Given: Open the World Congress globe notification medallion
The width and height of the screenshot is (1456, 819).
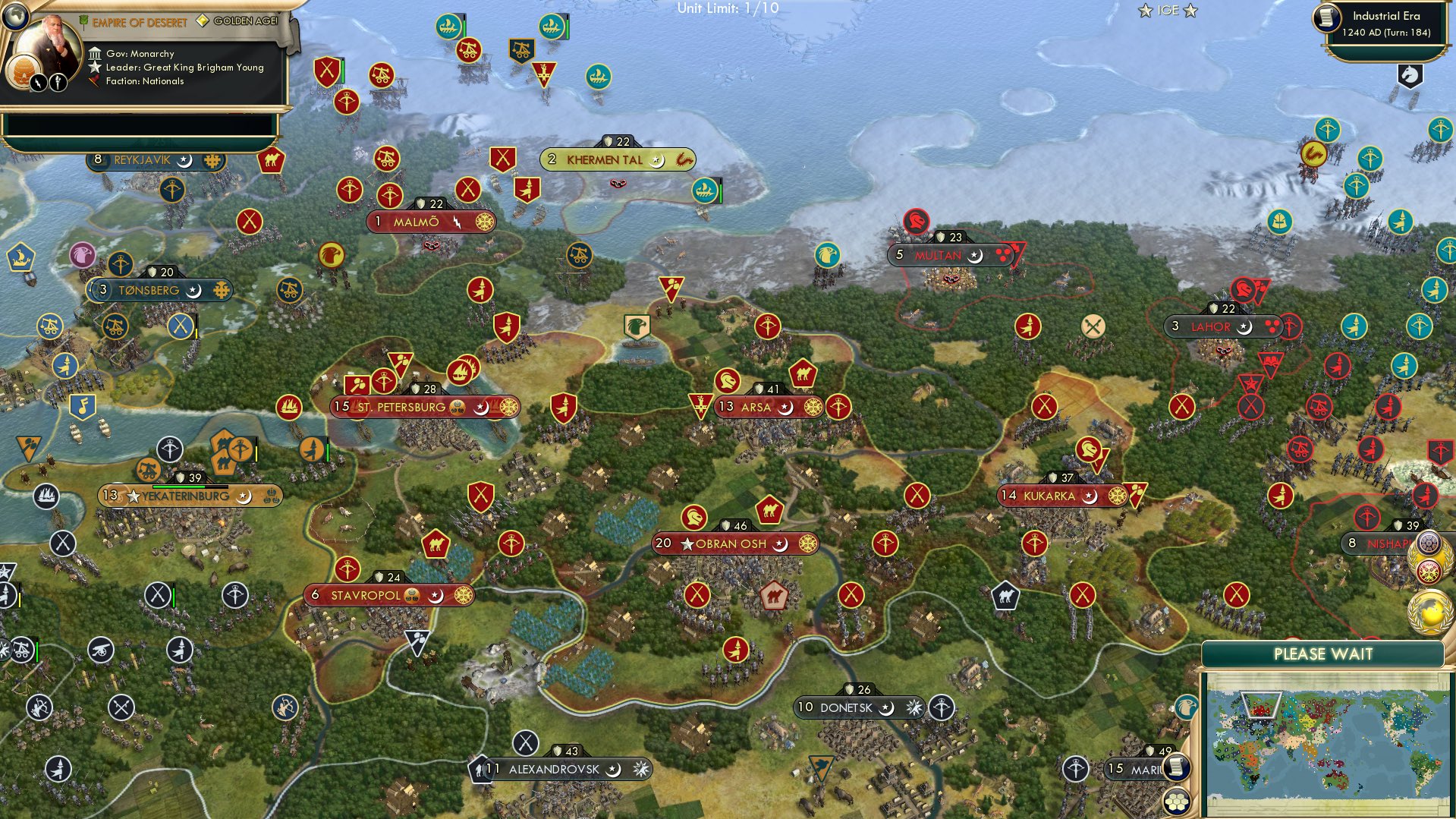Looking at the screenshot, I should pos(1430,612).
